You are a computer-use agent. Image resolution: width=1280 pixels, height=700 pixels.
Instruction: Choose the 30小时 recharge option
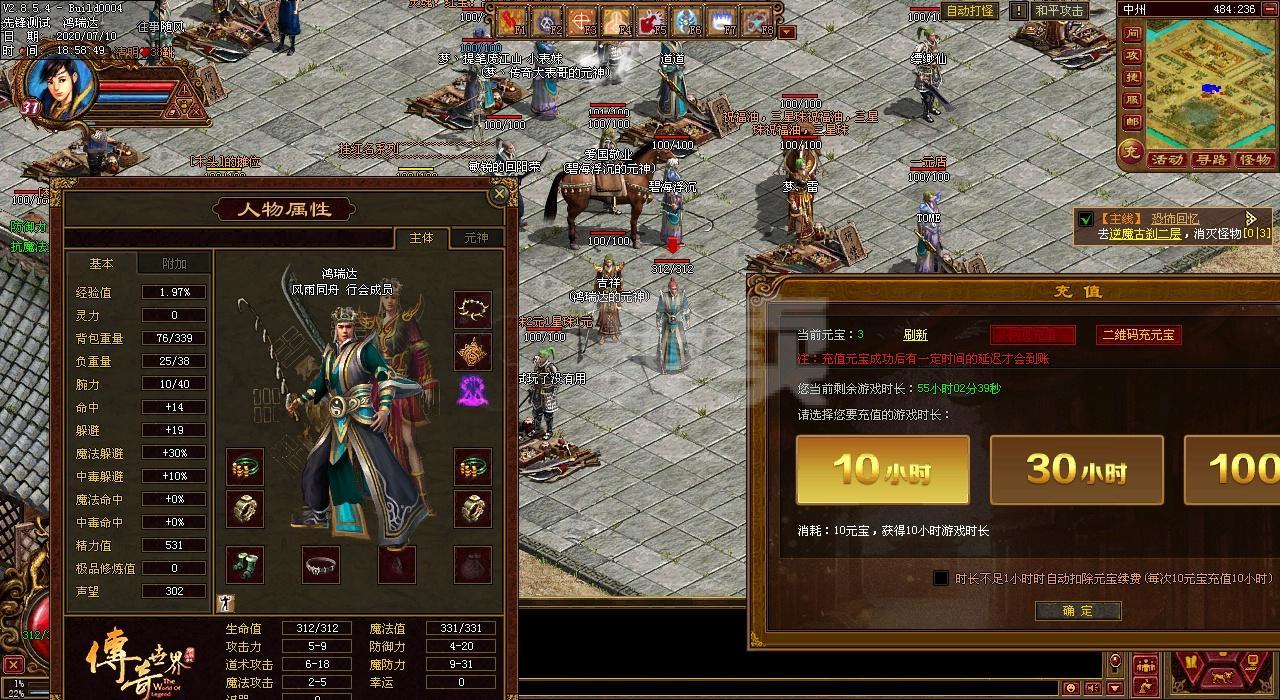[x=1076, y=469]
